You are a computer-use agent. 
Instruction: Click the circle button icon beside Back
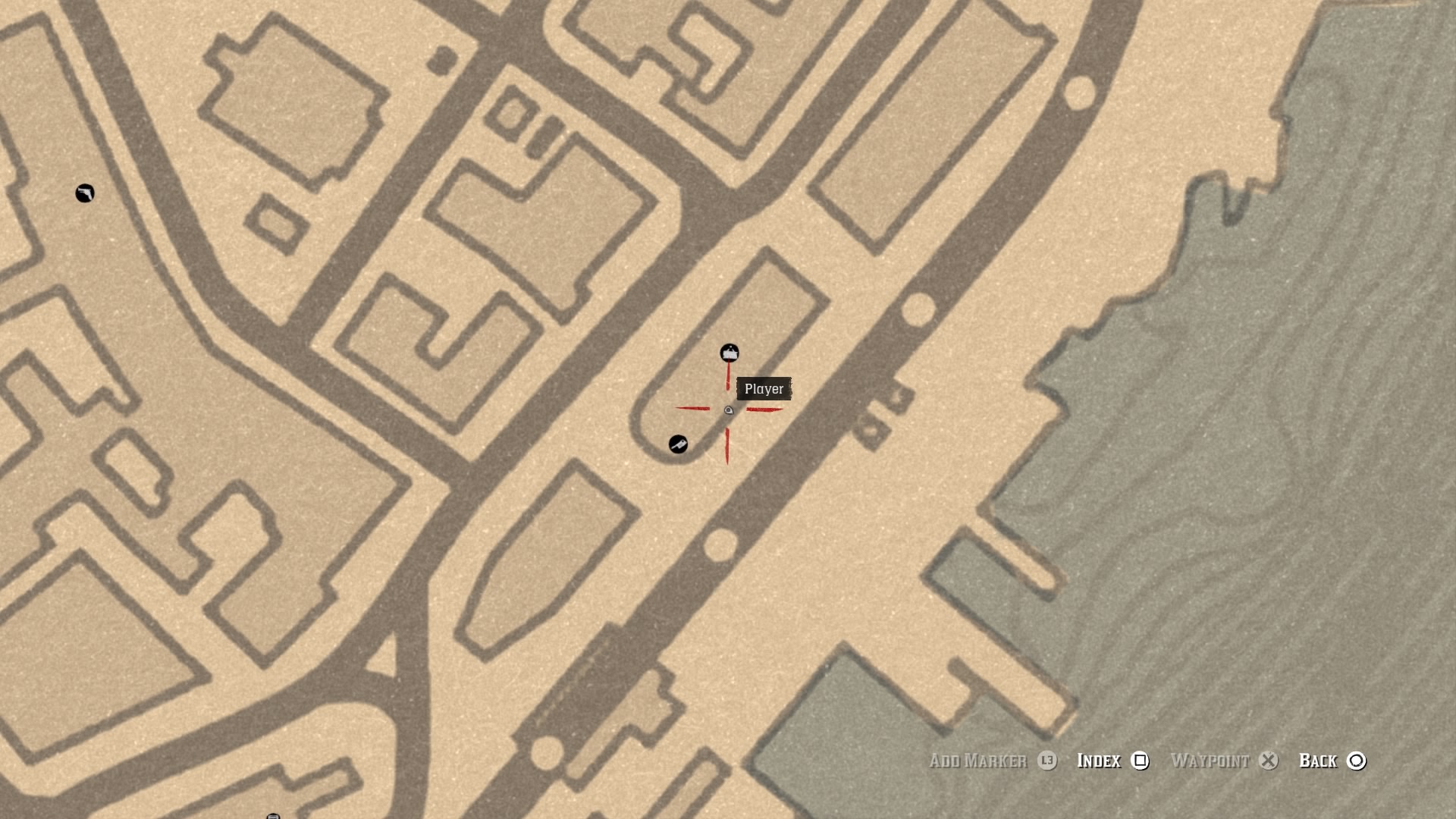(1357, 761)
